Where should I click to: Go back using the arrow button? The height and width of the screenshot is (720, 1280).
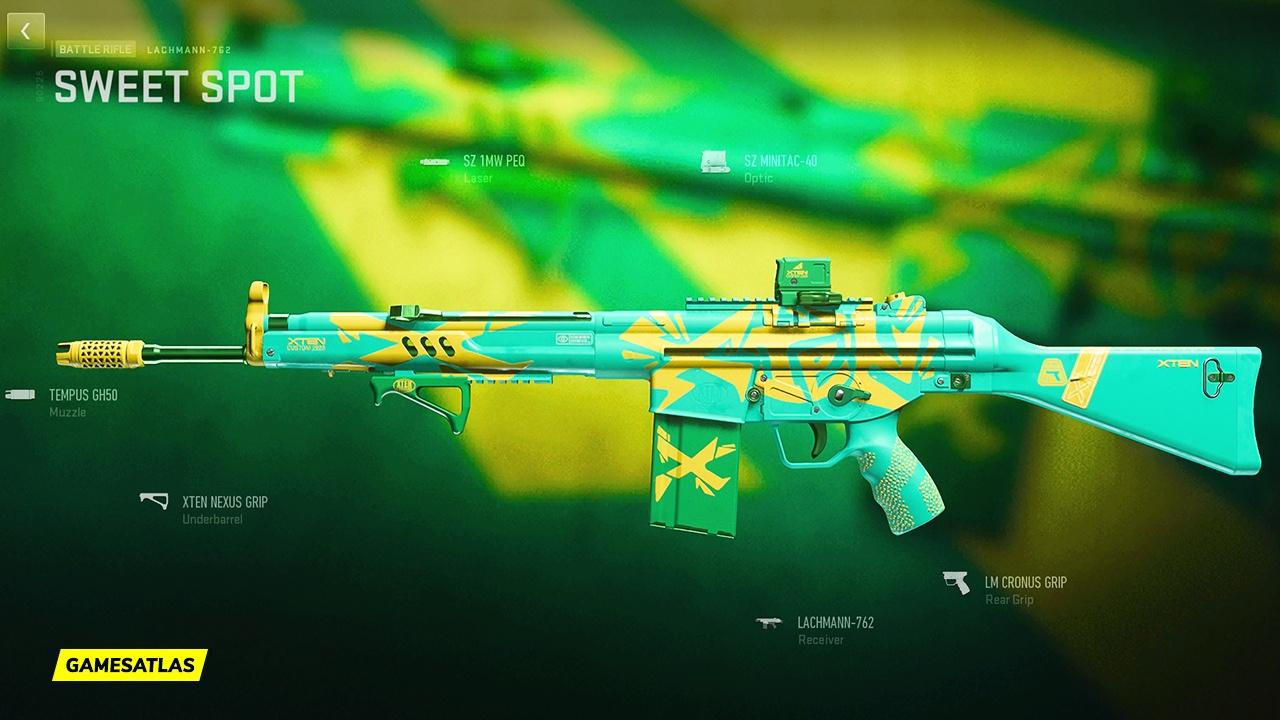(25, 31)
